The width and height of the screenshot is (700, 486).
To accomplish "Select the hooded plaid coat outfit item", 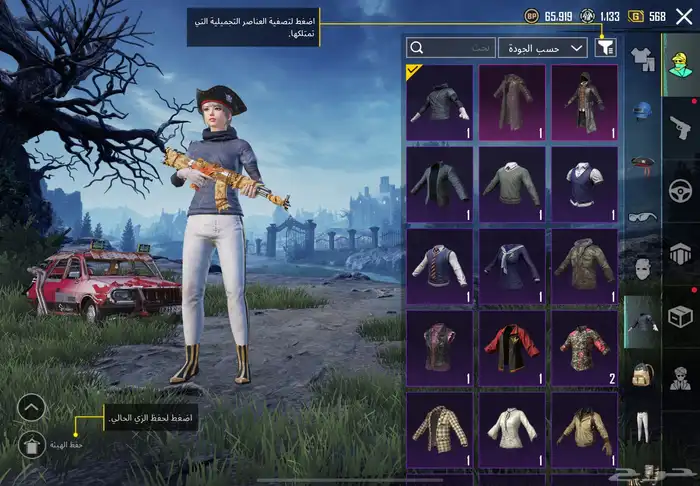I will pyautogui.click(x=585, y=102).
